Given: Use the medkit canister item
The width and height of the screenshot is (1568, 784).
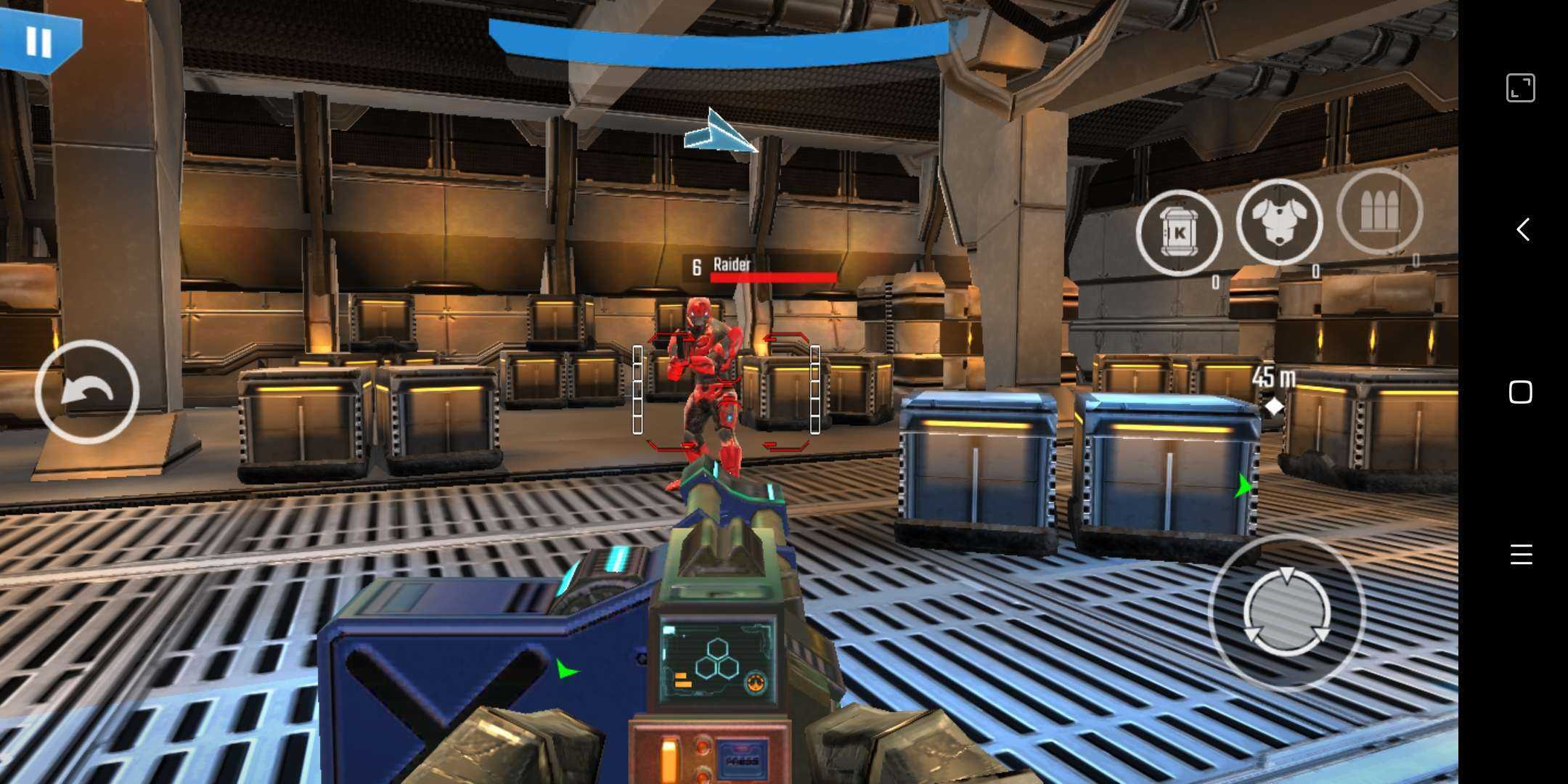Looking at the screenshot, I should pyautogui.click(x=1179, y=233).
